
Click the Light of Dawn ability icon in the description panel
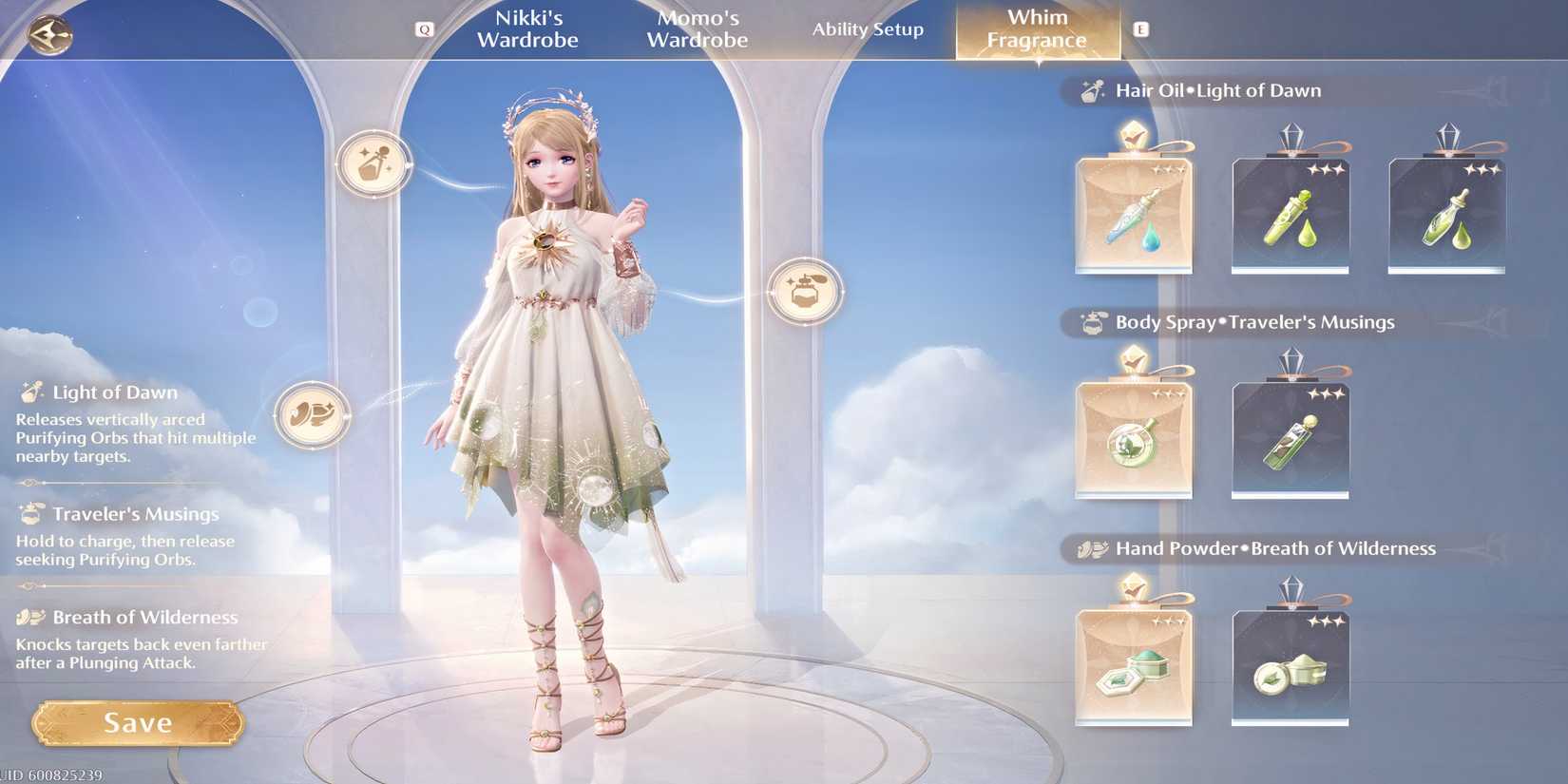tap(31, 390)
